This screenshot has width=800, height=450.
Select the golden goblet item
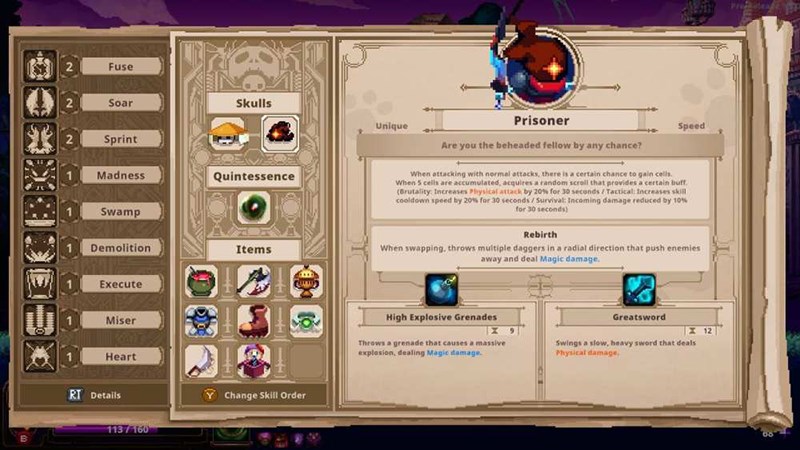click(x=306, y=281)
